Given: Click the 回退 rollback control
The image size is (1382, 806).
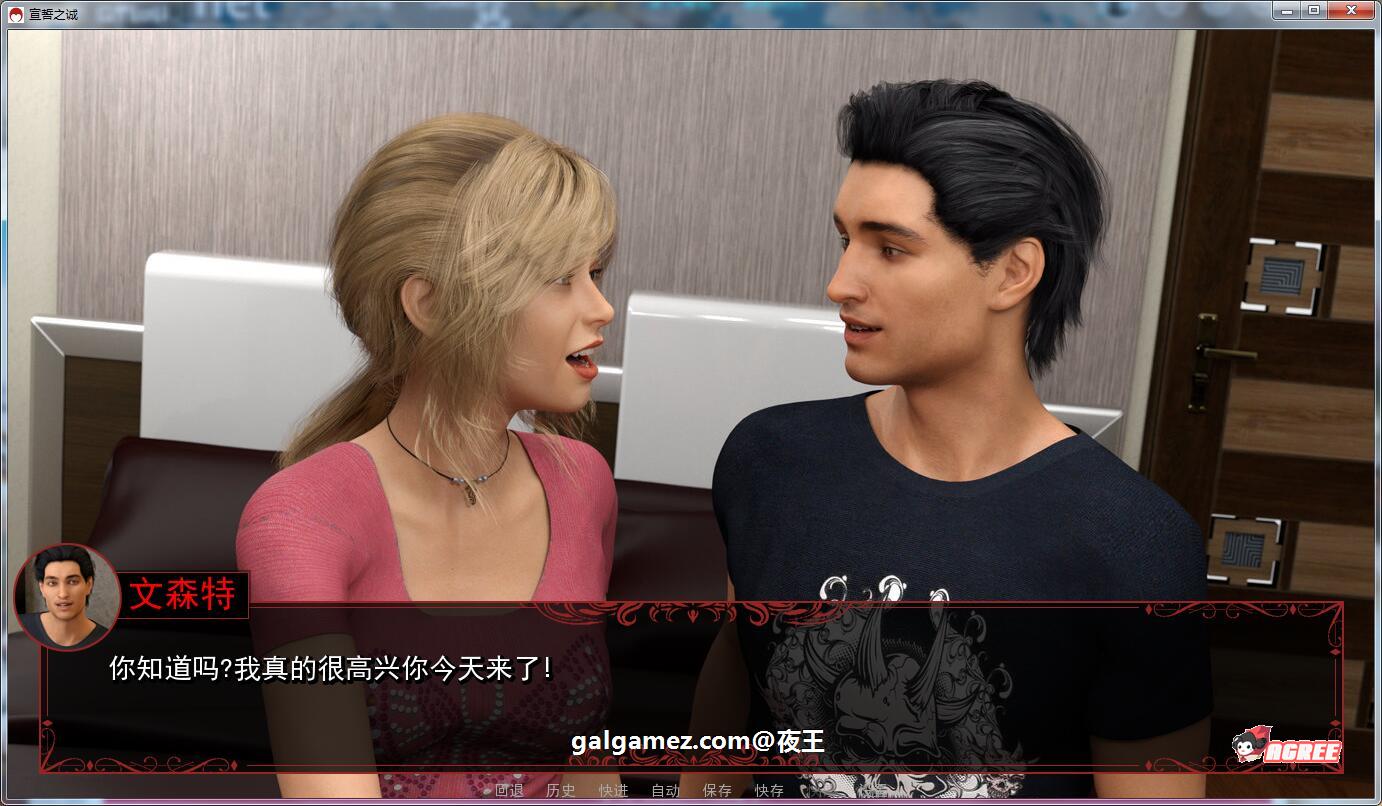Looking at the screenshot, I should [510, 789].
